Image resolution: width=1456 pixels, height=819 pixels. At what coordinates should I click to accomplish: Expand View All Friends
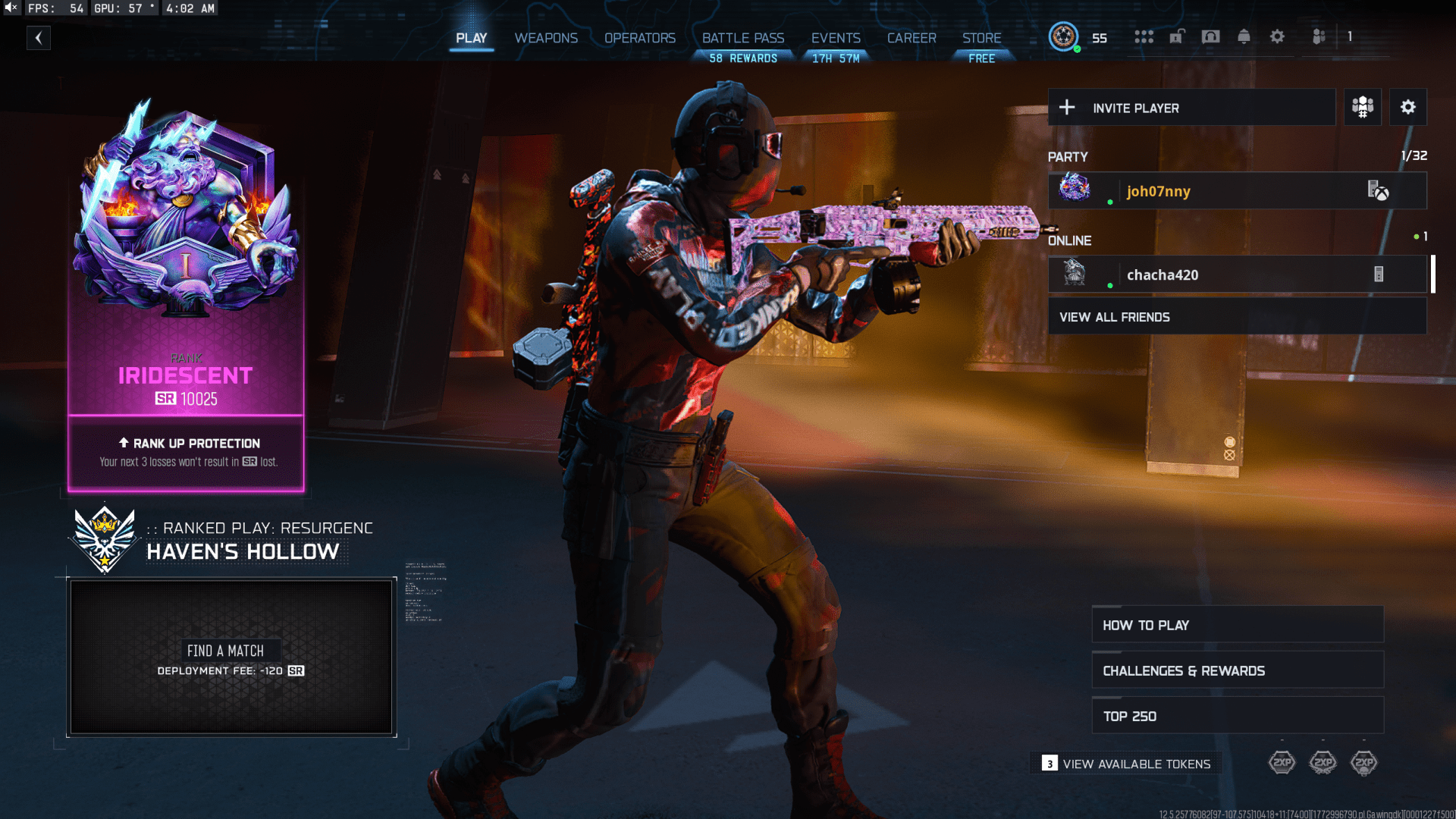1236,316
